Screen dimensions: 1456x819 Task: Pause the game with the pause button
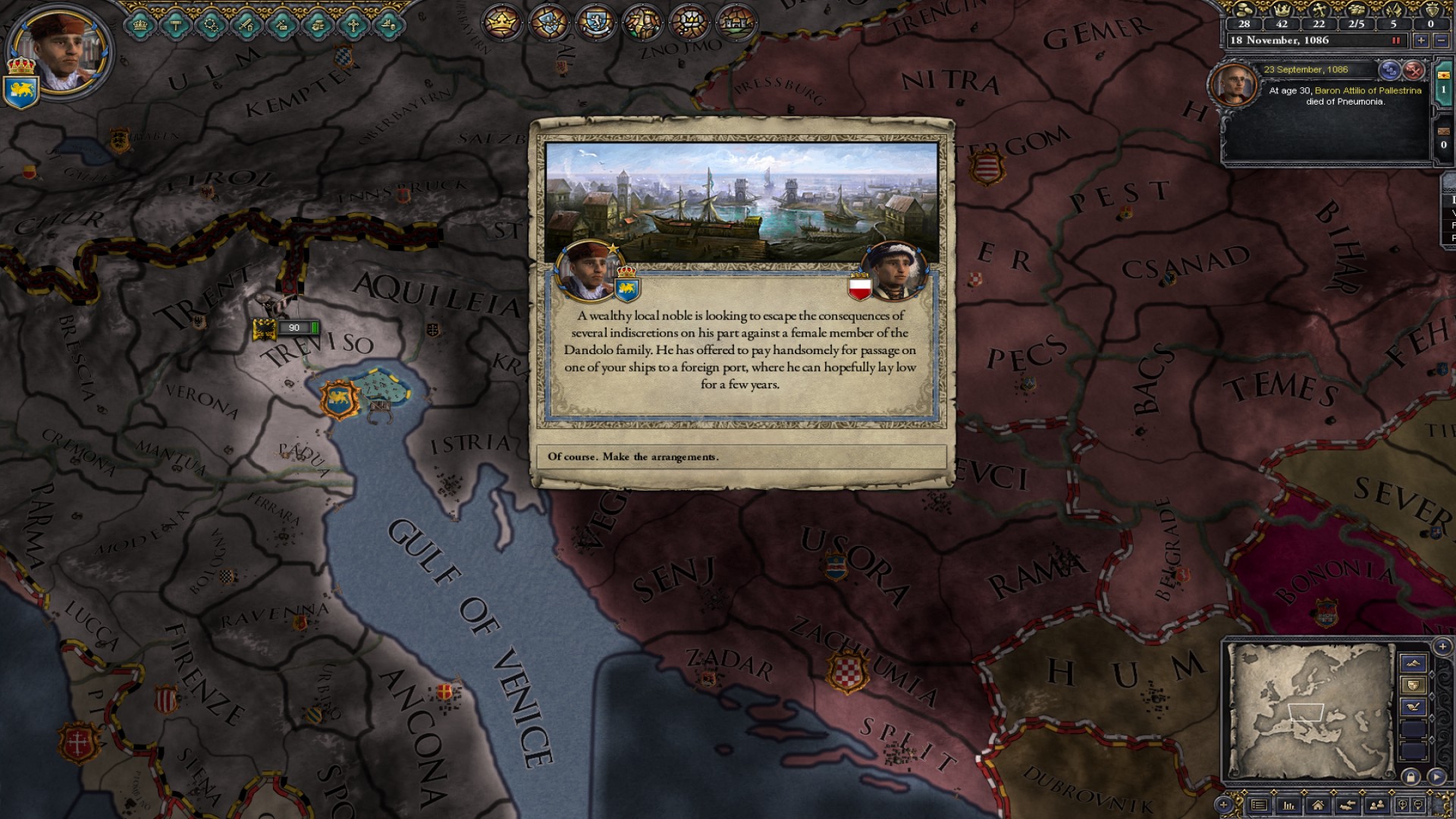tap(1396, 40)
